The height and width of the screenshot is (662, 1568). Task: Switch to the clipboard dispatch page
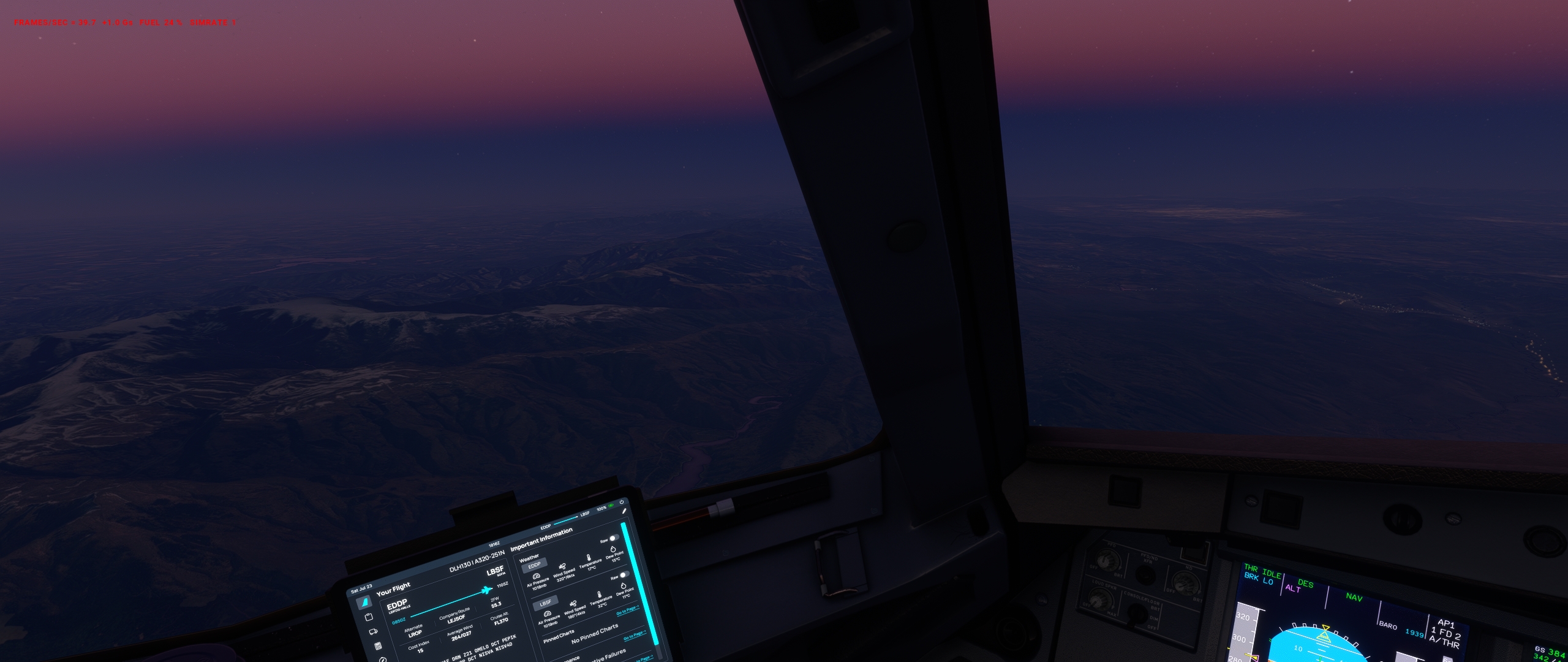tap(369, 617)
